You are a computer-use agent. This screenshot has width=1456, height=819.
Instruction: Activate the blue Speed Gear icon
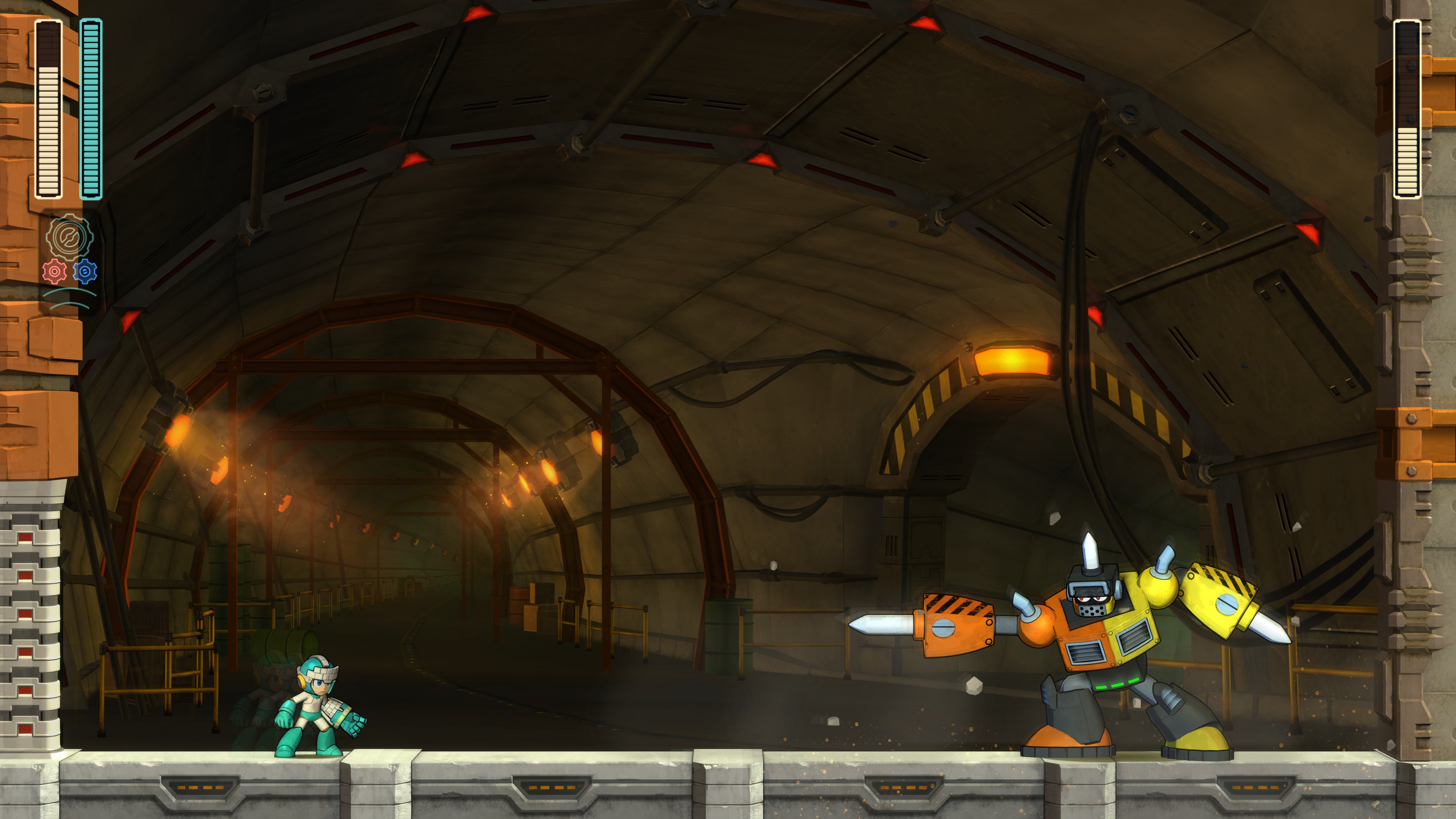click(85, 272)
